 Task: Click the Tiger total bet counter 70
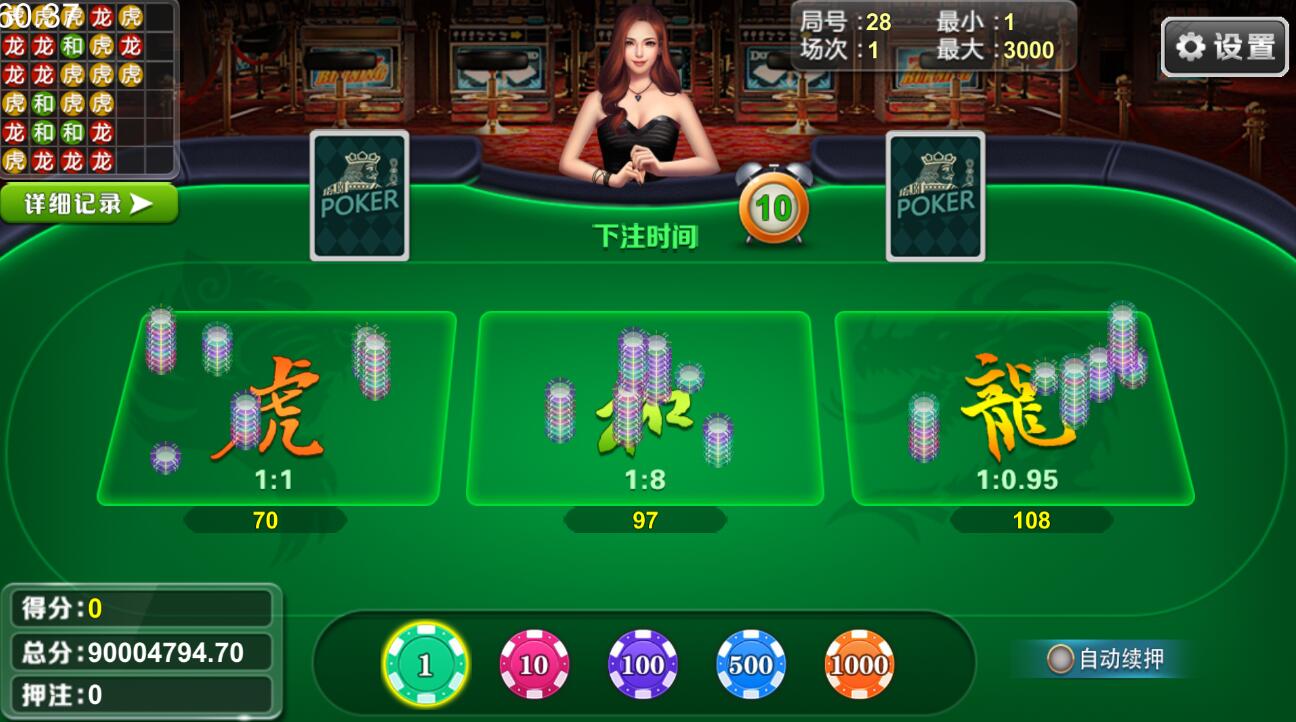coord(265,520)
